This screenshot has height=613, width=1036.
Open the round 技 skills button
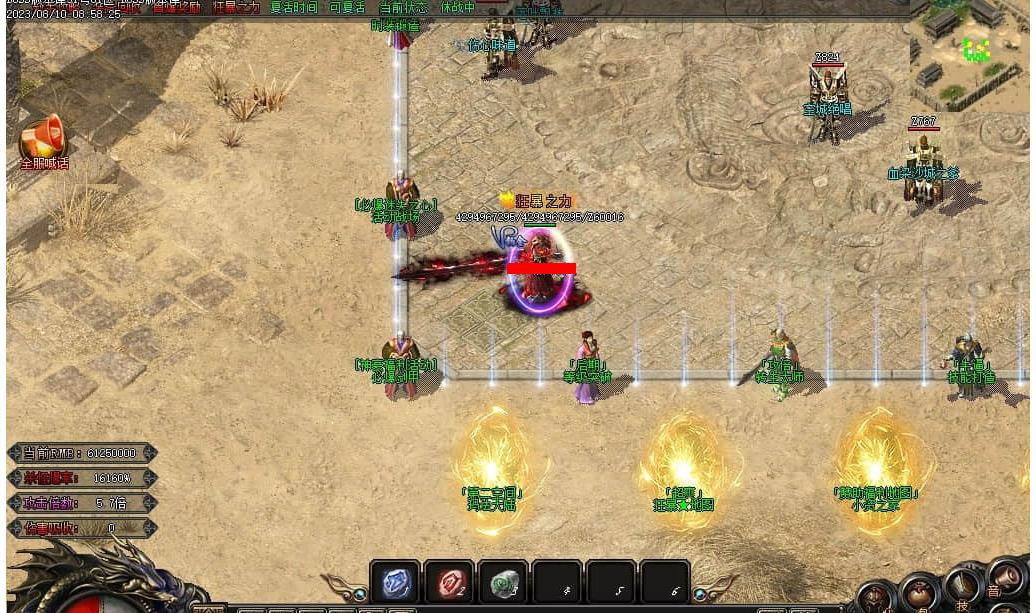point(963,588)
